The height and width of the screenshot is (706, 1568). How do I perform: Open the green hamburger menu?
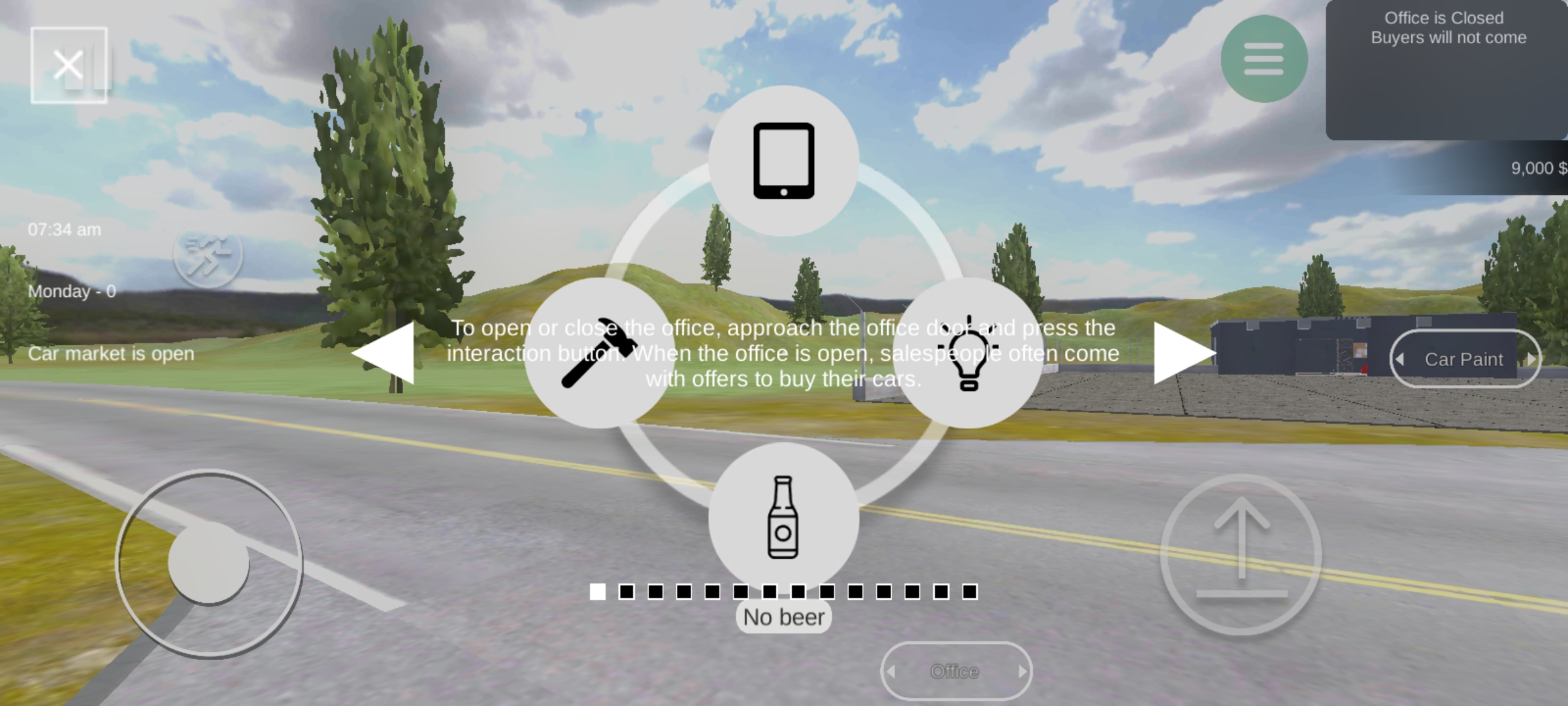point(1264,59)
